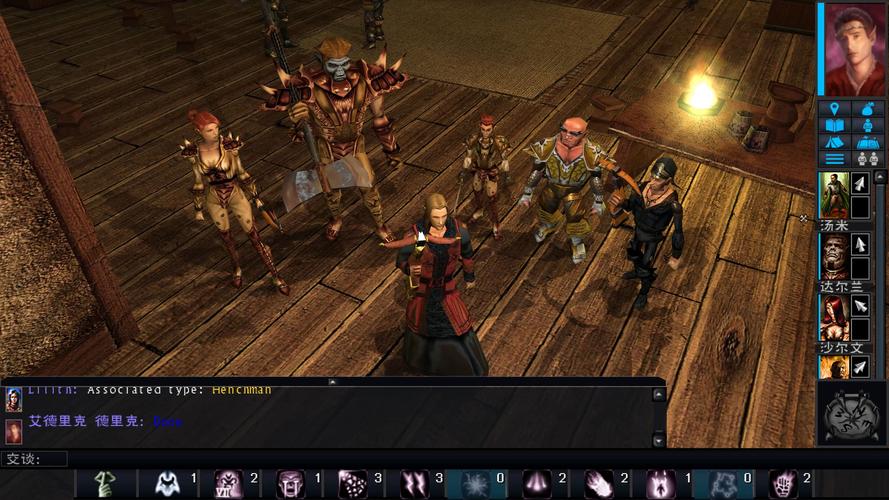This screenshot has width=889, height=500.
Task: Open the character sheet icon
Action: (867, 126)
